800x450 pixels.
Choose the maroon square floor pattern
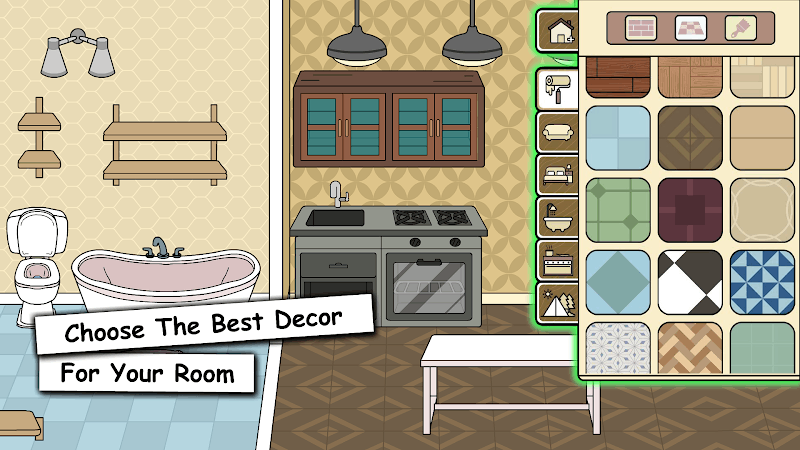tap(690, 210)
